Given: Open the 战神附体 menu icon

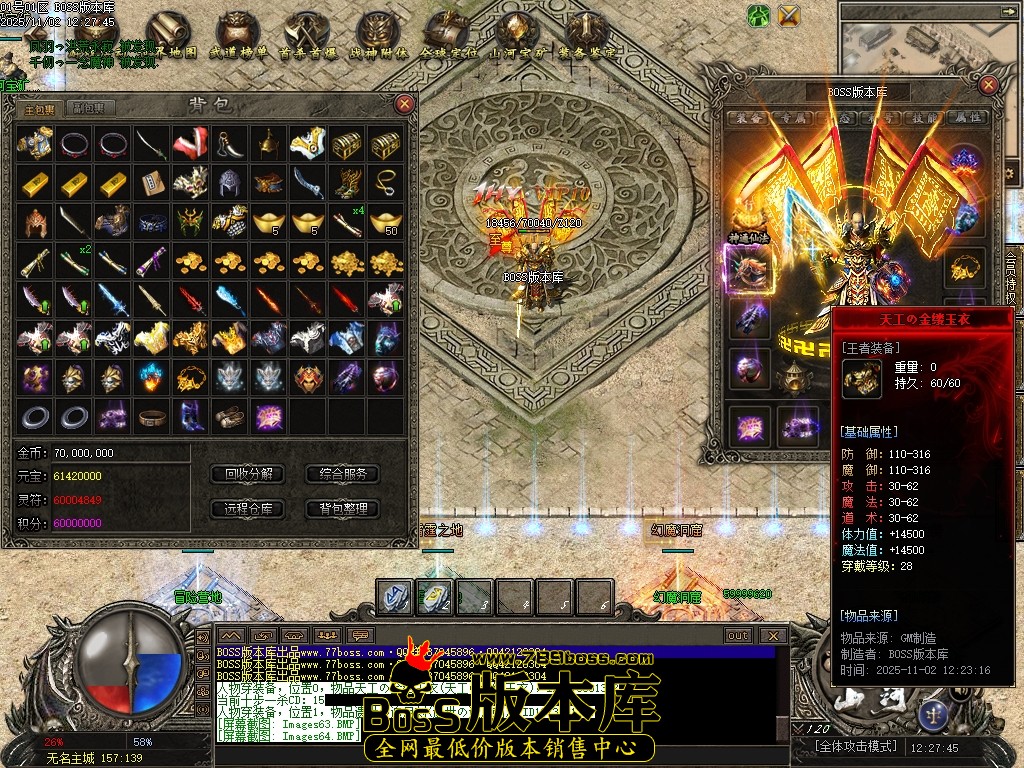Looking at the screenshot, I should click(x=376, y=37).
